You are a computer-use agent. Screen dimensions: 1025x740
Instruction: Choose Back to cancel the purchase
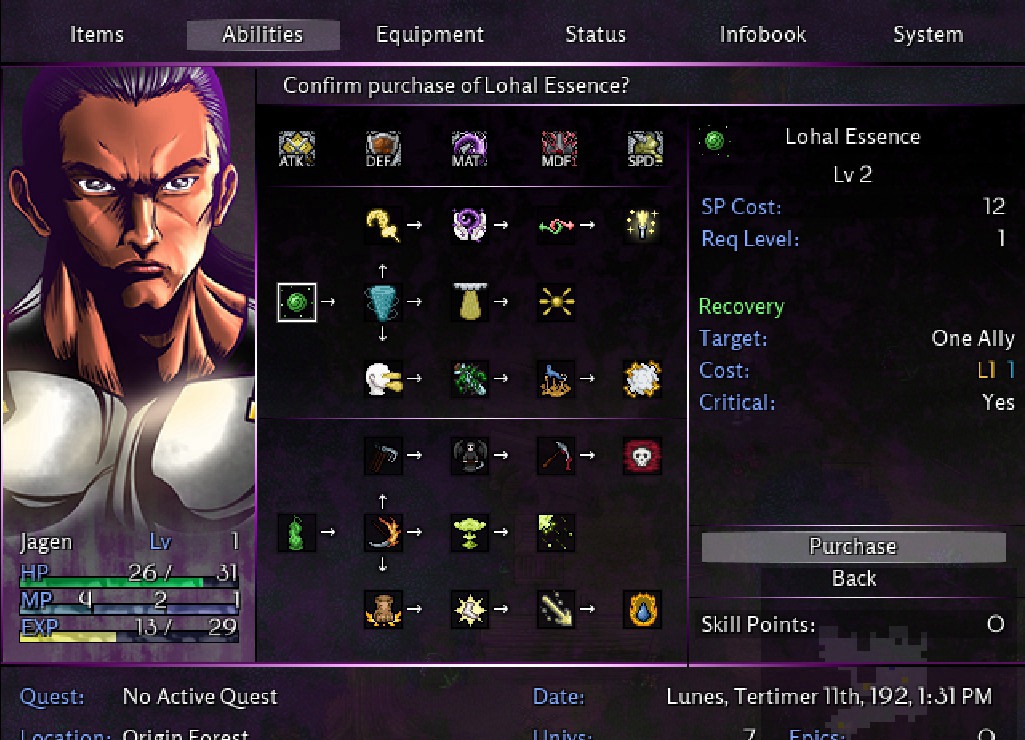coord(853,578)
